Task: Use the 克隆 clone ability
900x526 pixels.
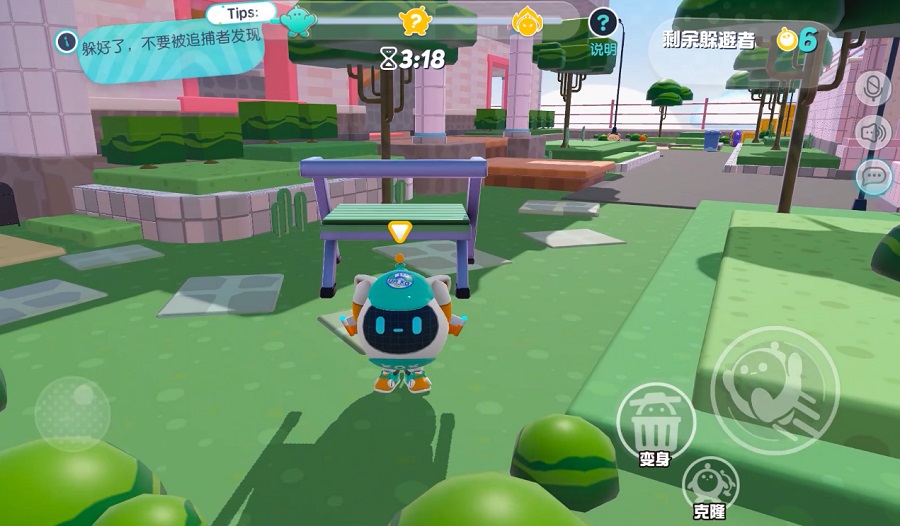Action: pyautogui.click(x=710, y=482)
